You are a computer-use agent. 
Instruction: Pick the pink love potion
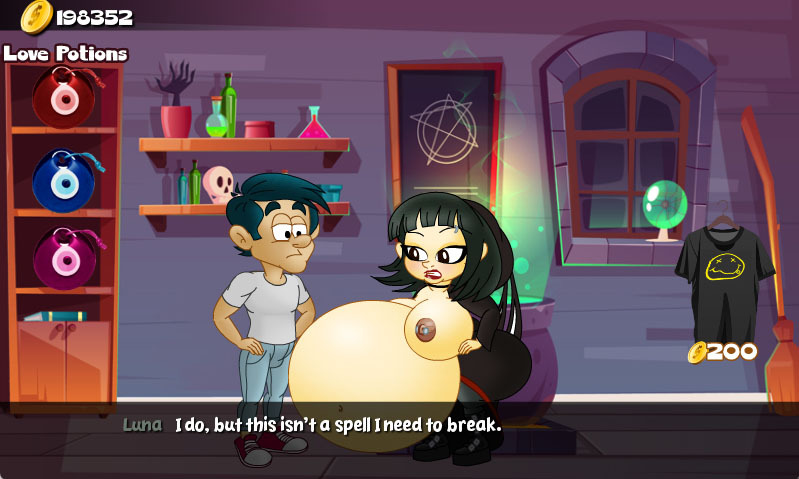[x=63, y=258]
